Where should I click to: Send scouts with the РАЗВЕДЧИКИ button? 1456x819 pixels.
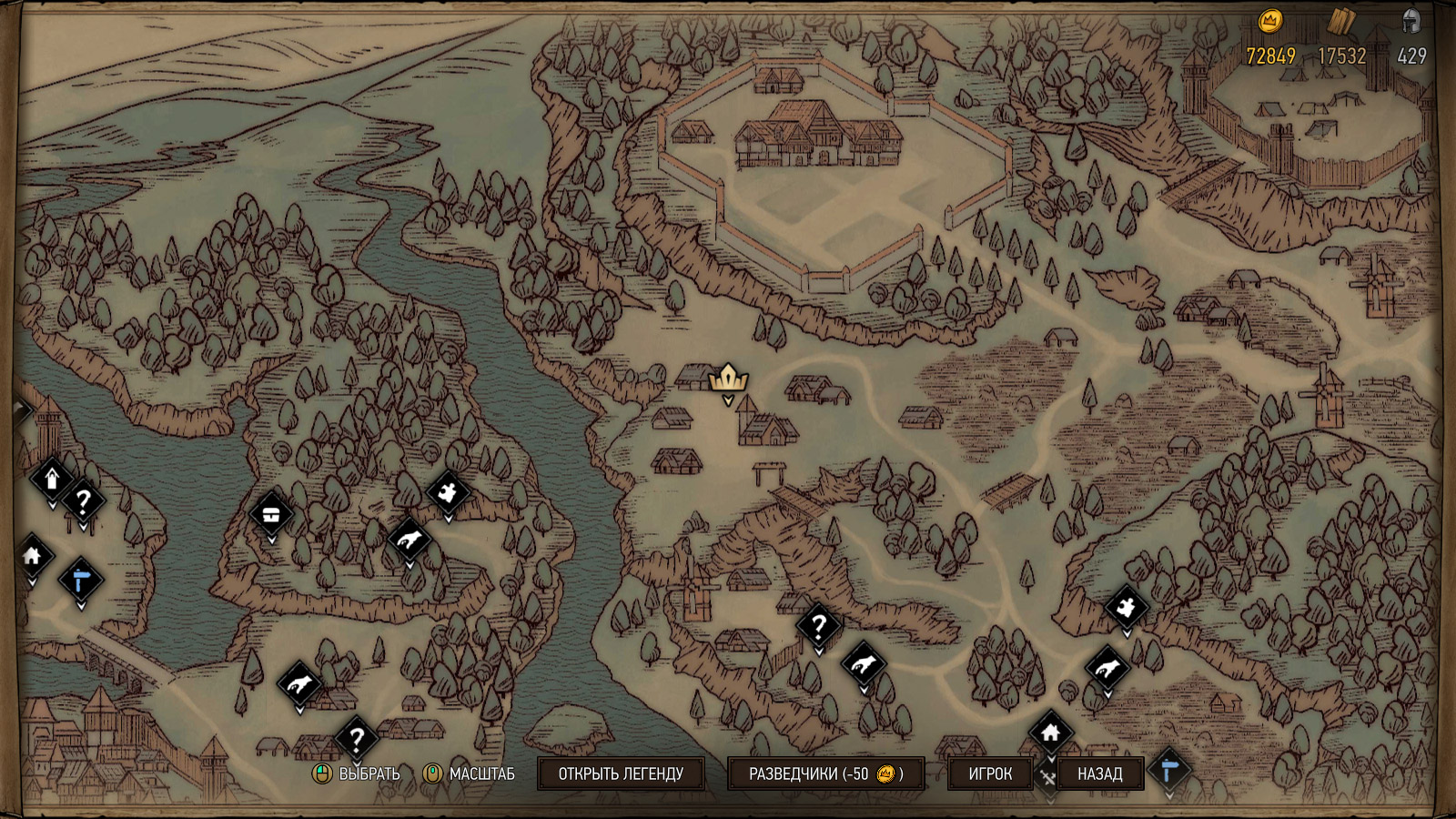point(825,773)
